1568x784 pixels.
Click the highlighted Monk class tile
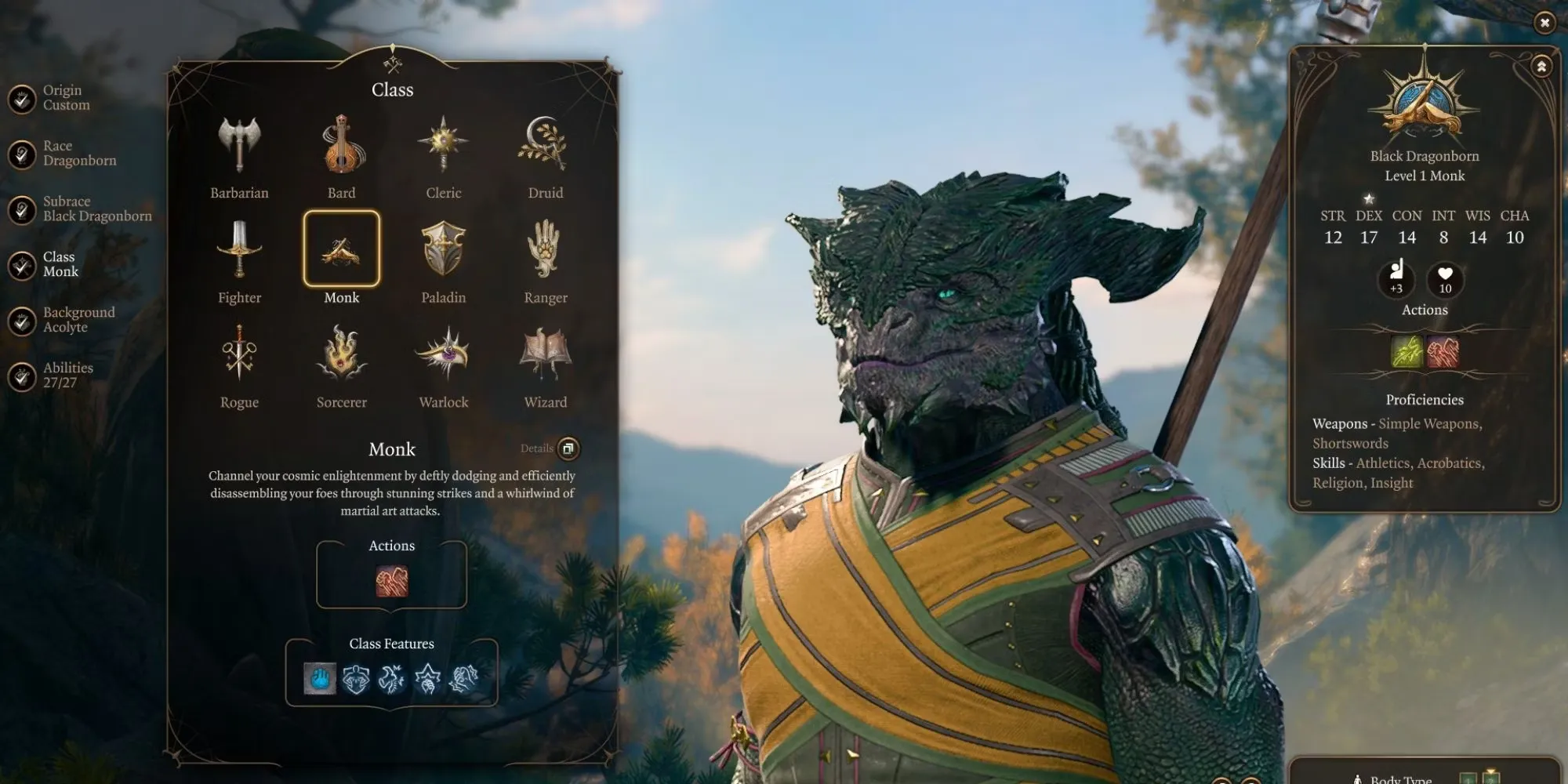pos(342,249)
